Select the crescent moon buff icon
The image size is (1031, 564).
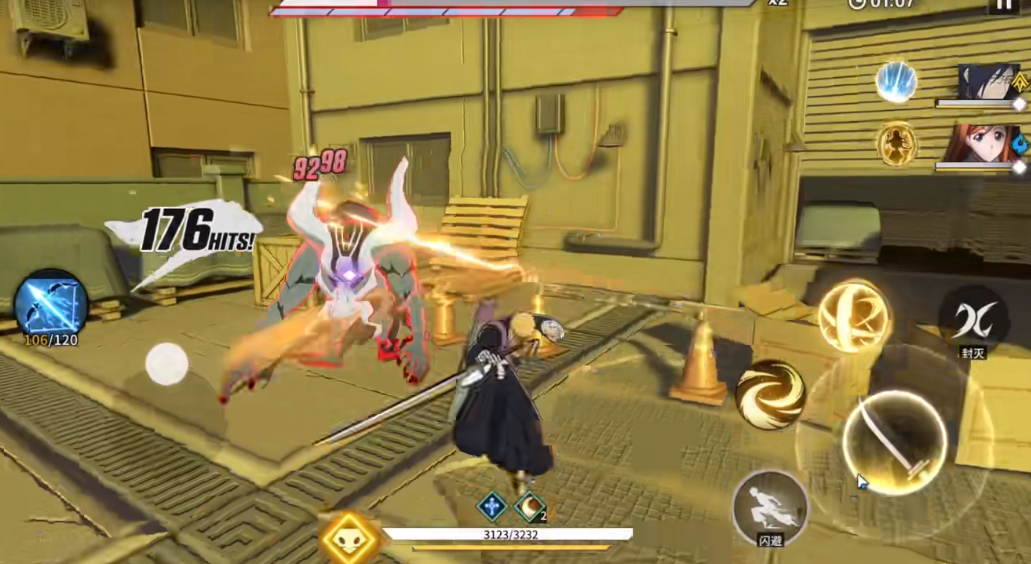tap(529, 506)
